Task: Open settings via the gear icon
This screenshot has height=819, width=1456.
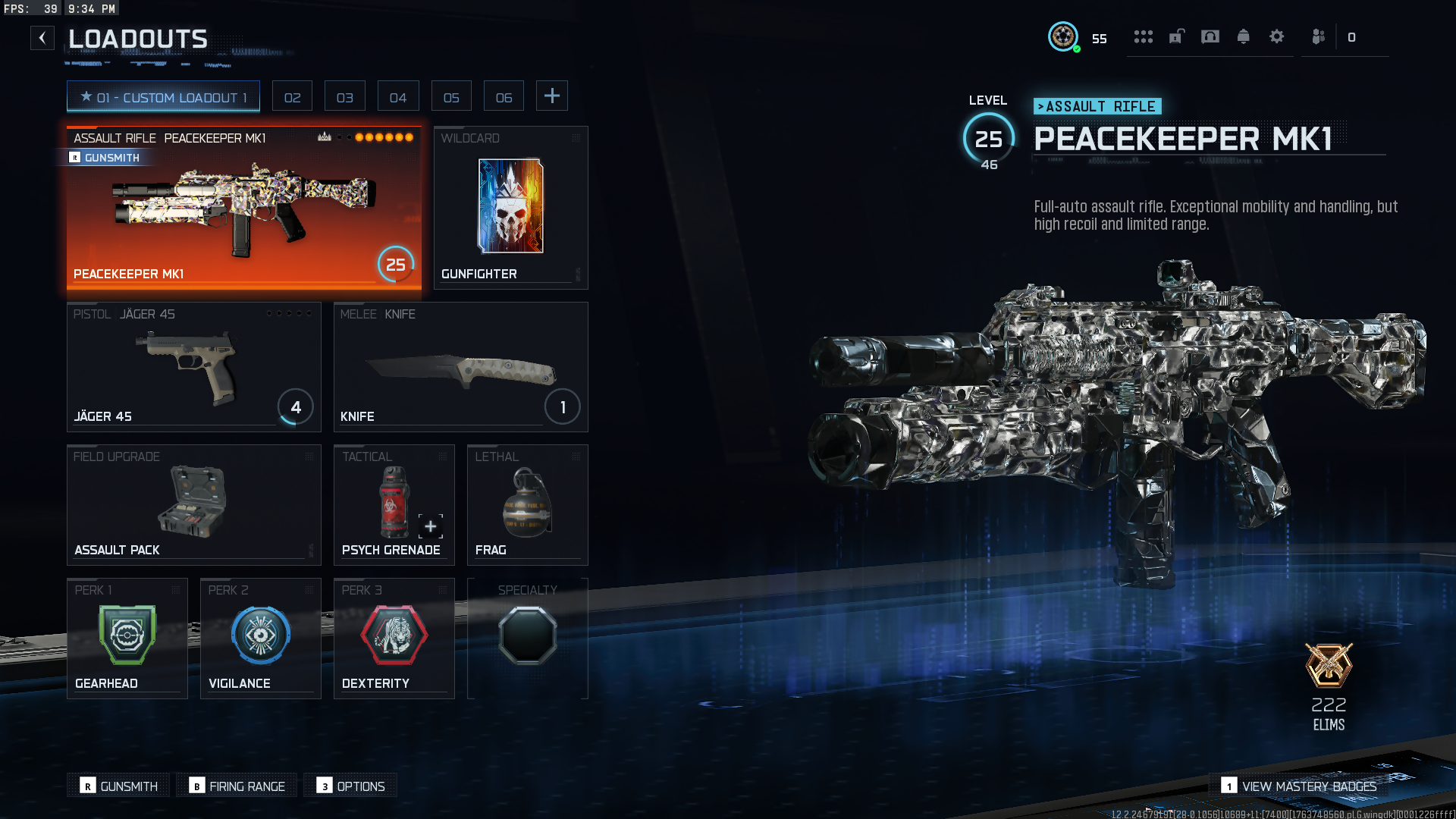Action: [x=1276, y=36]
